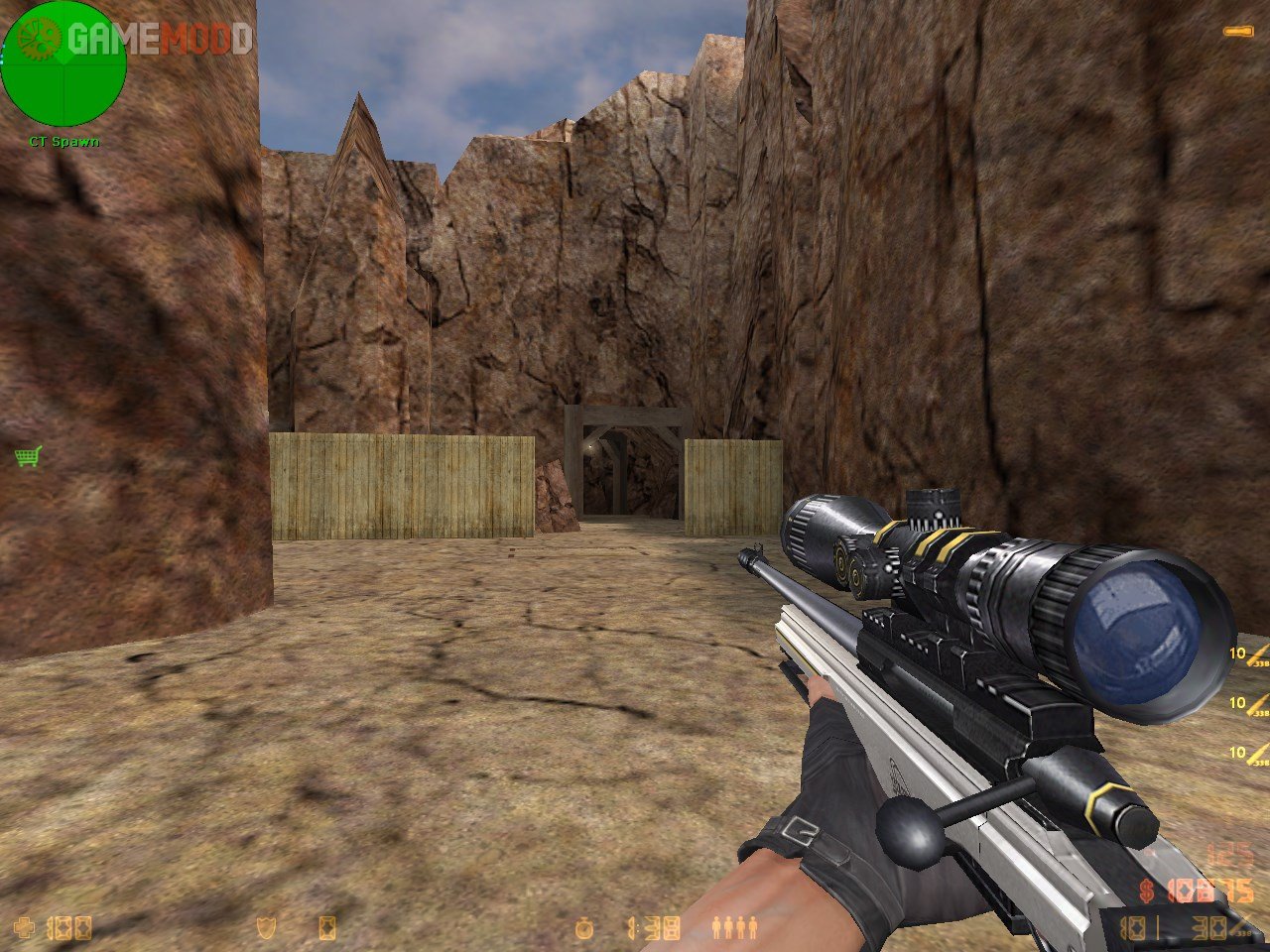Screen dimensions: 1270x952
Task: Open the buy zone shopping cart icon
Action: coord(28,456)
